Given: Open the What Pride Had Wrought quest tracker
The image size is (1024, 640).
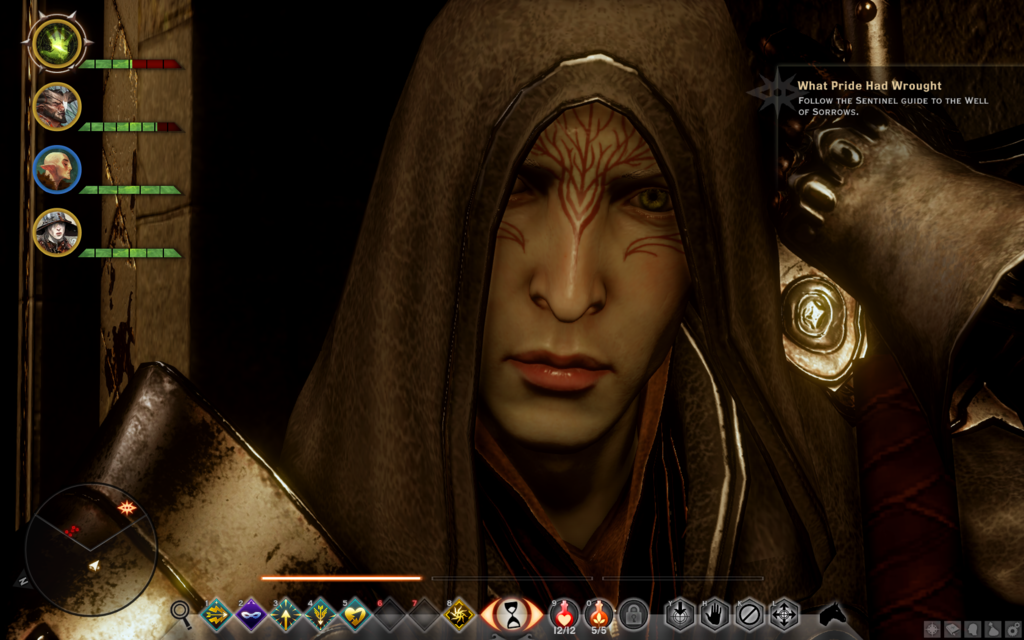Looking at the screenshot, I should tap(869, 86).
